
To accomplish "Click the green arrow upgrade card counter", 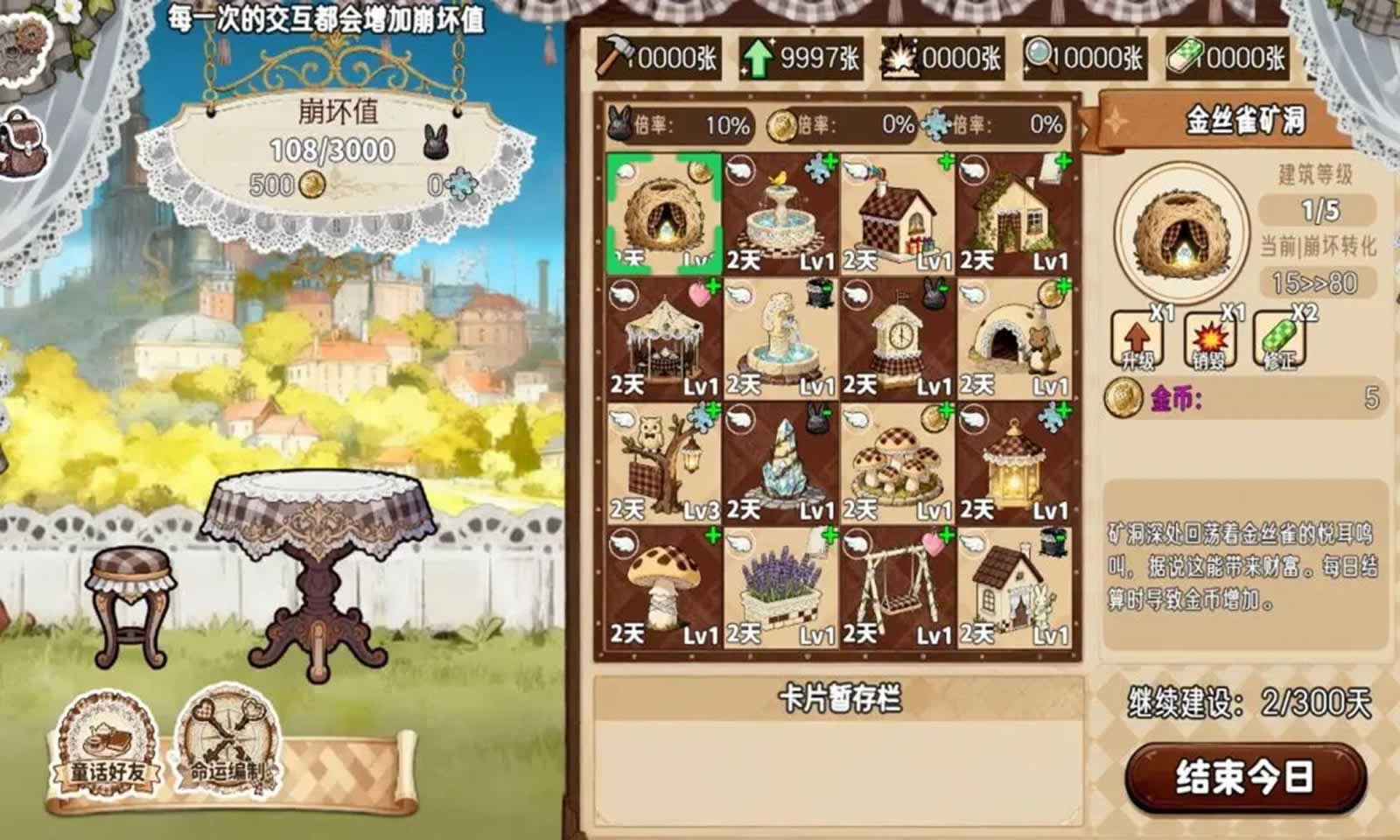I will [758, 54].
